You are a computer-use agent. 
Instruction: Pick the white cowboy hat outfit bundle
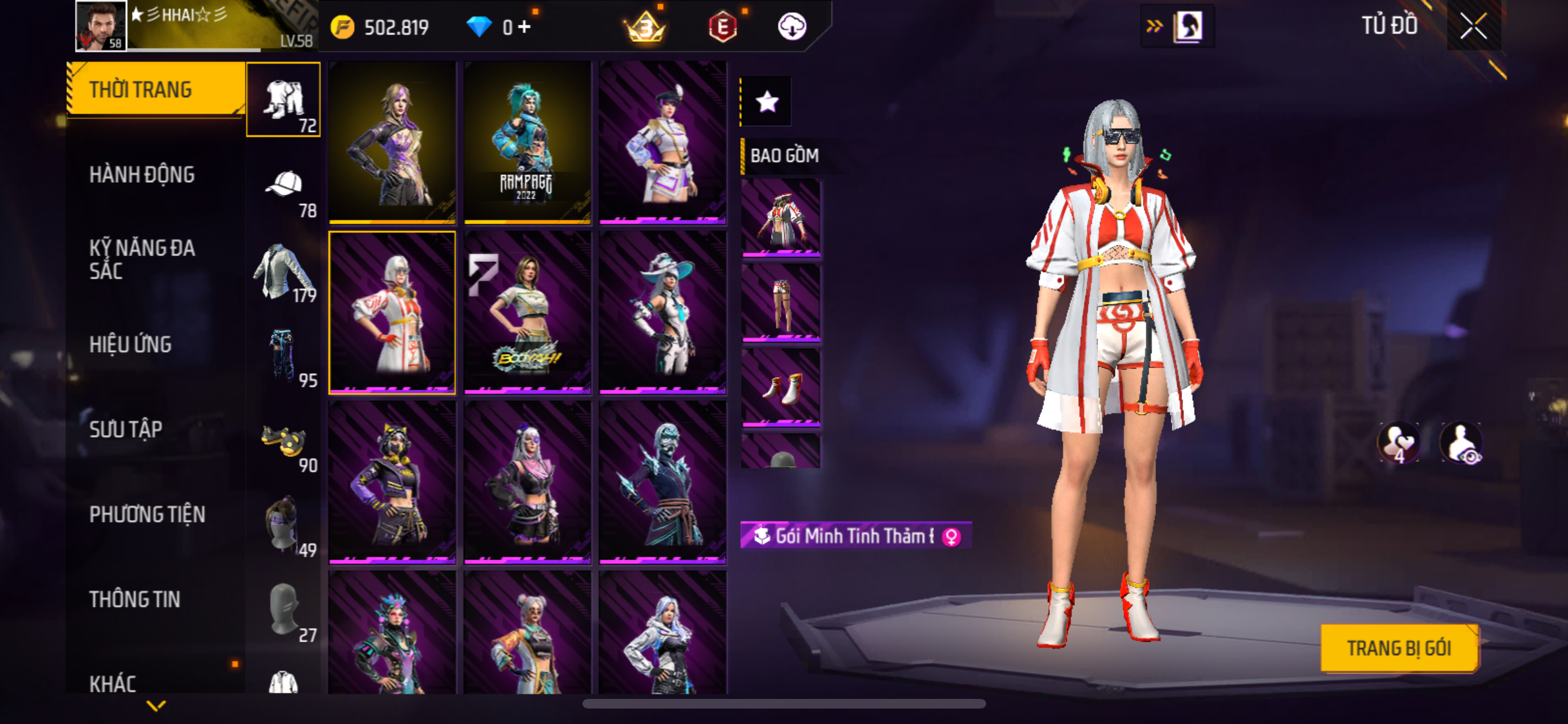click(662, 312)
